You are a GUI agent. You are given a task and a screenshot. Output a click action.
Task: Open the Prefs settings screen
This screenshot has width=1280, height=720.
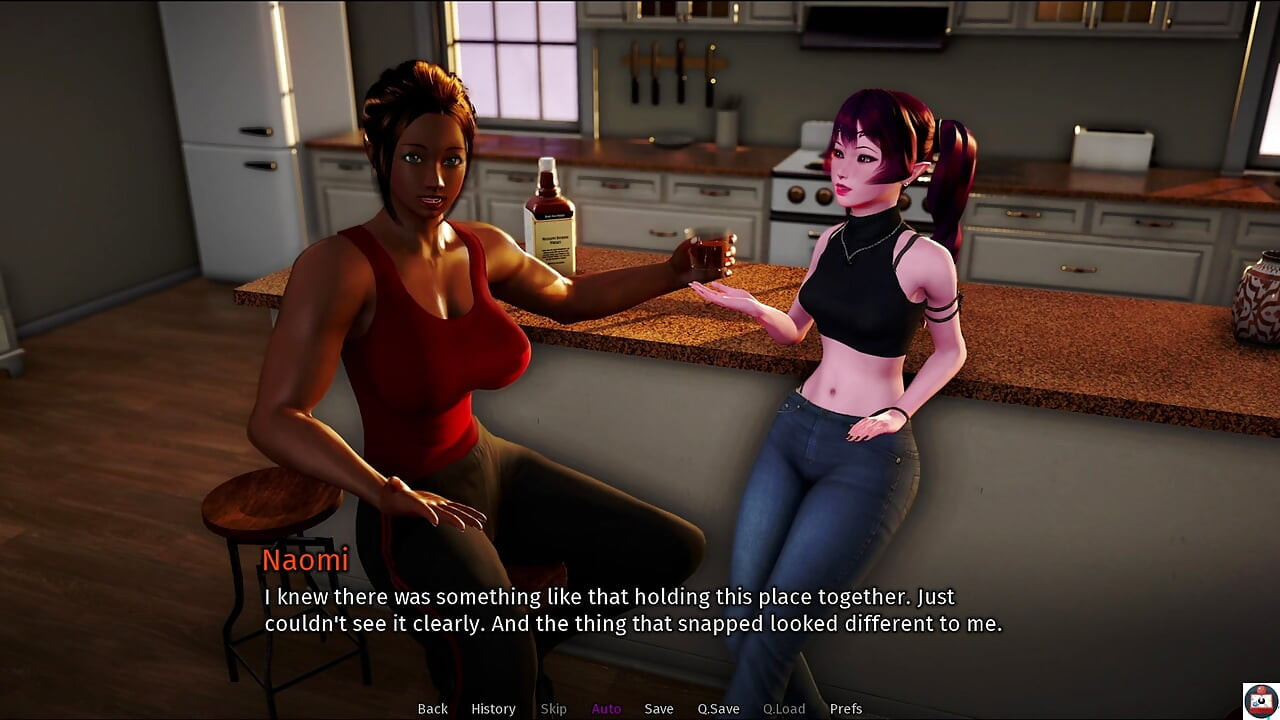(846, 709)
